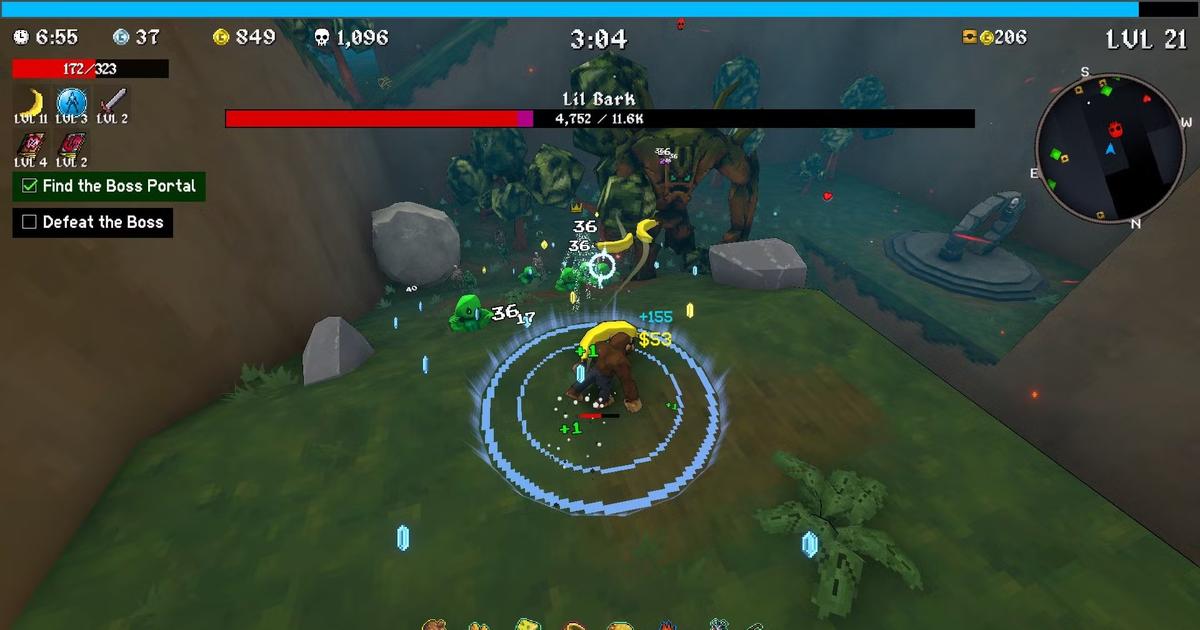Screen dimensions: 1200x630
Task: Click the level 2 red tome
Action: click(x=71, y=144)
